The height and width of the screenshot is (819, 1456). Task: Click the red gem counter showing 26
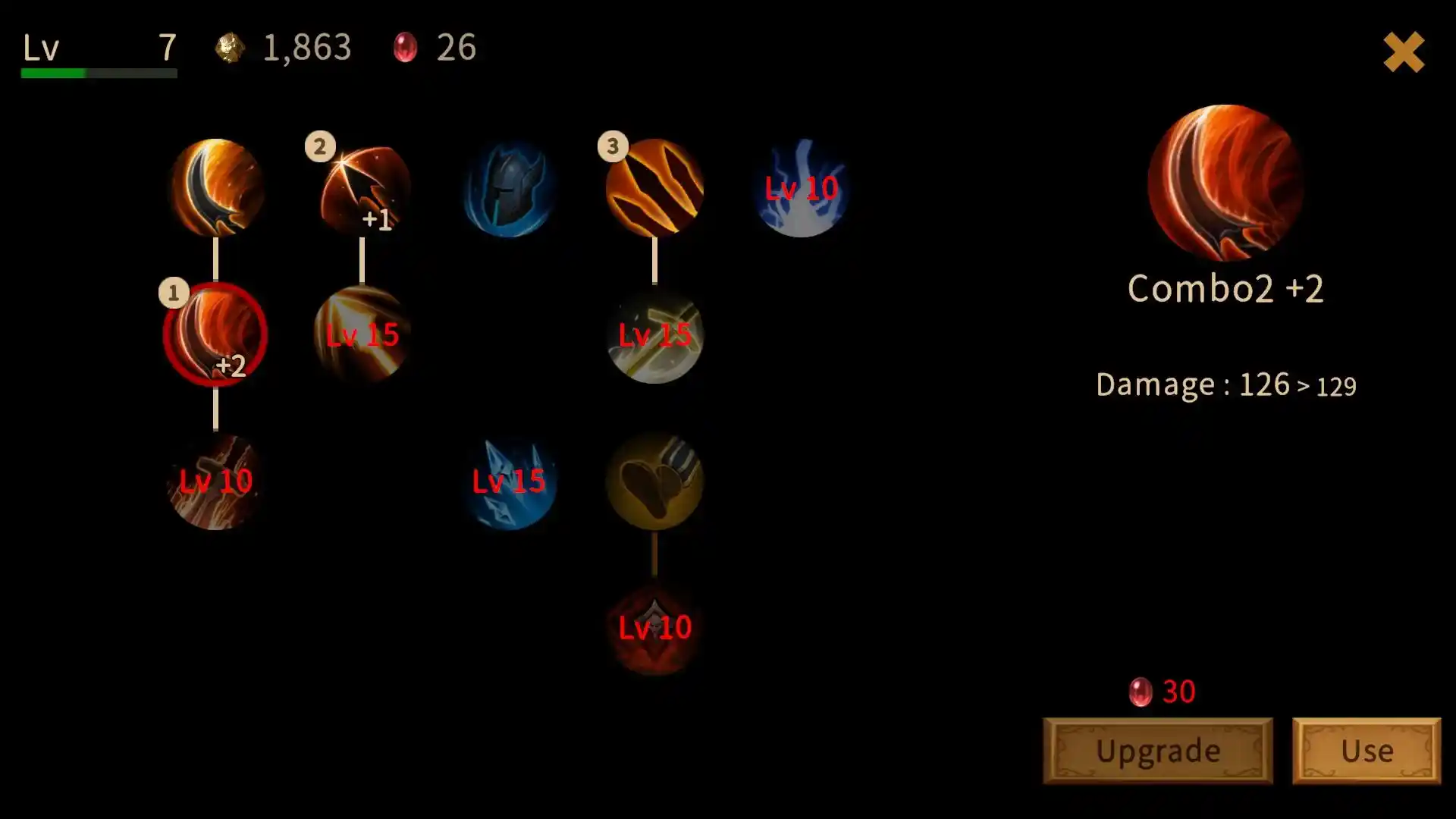point(455,48)
